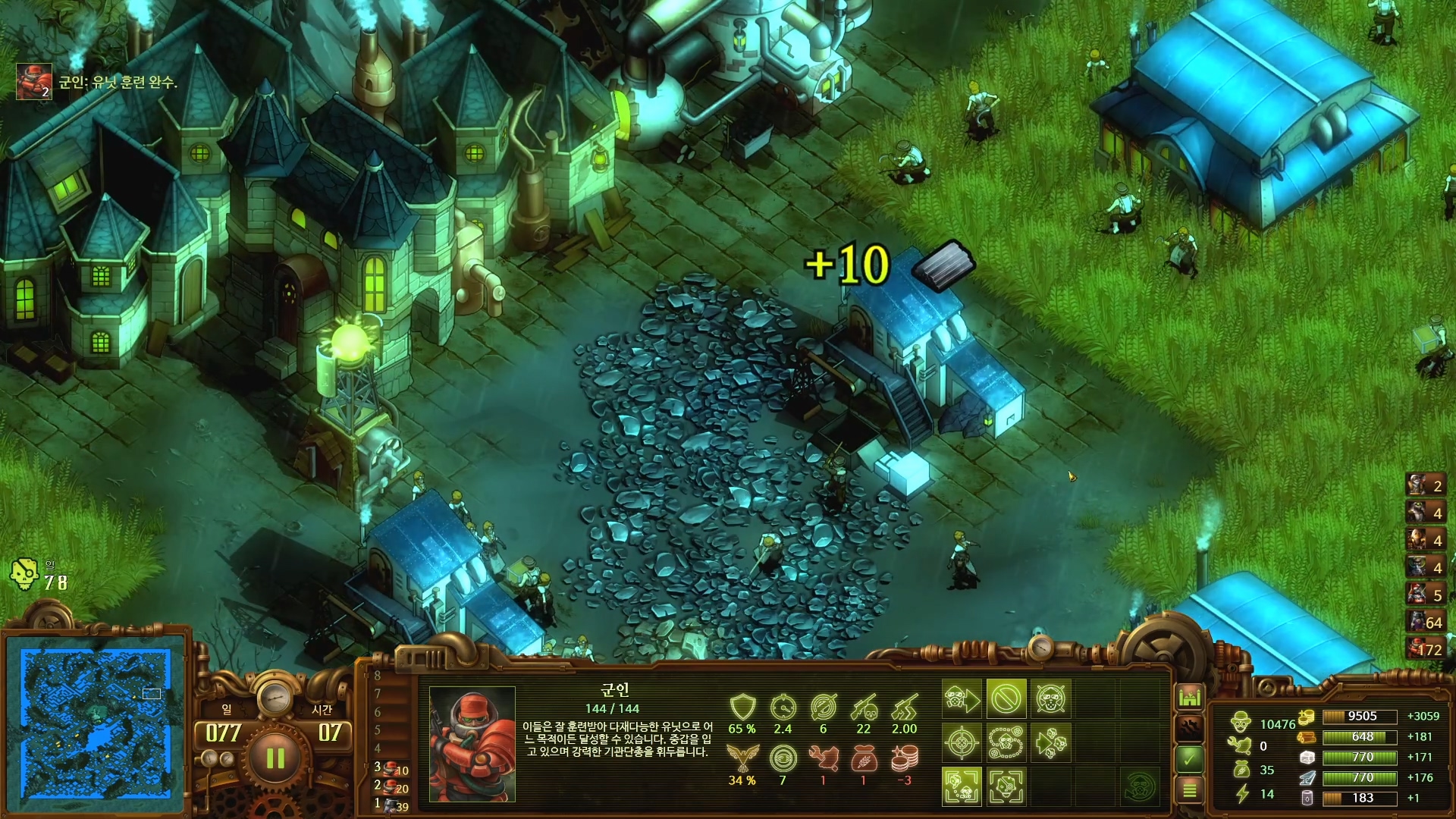Image resolution: width=1456 pixels, height=819 pixels.
Task: Choose the chase infected command icon
Action: point(1051,742)
